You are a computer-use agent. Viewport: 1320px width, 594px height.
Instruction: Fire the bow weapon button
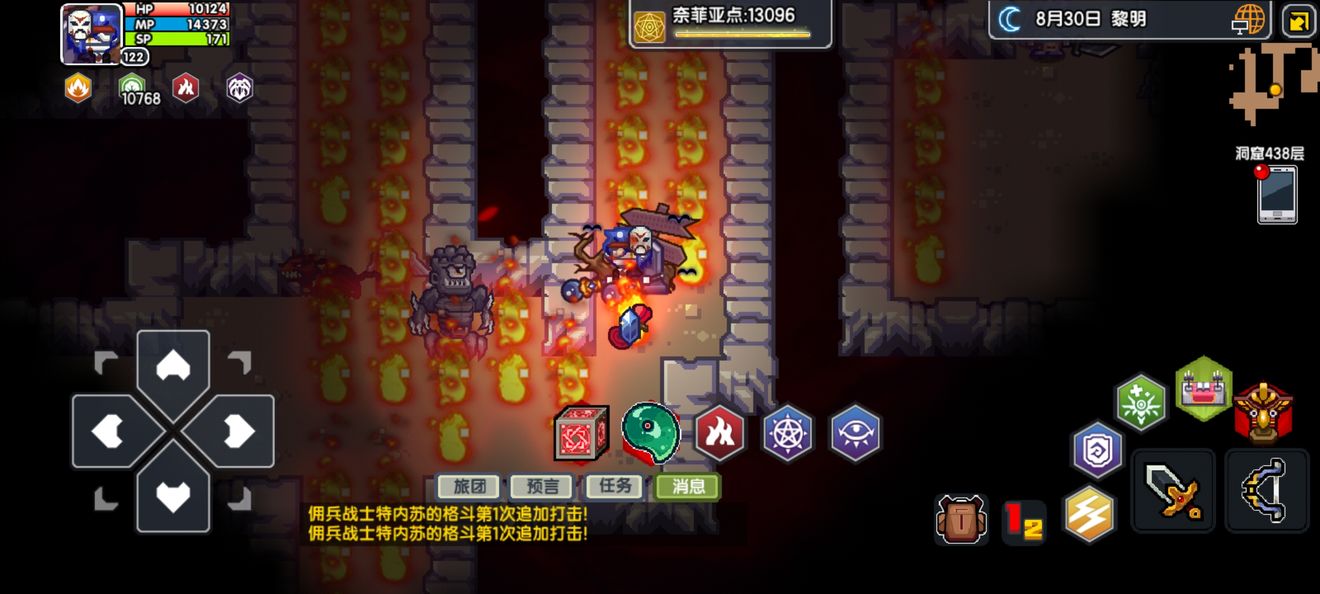pyautogui.click(x=1266, y=490)
